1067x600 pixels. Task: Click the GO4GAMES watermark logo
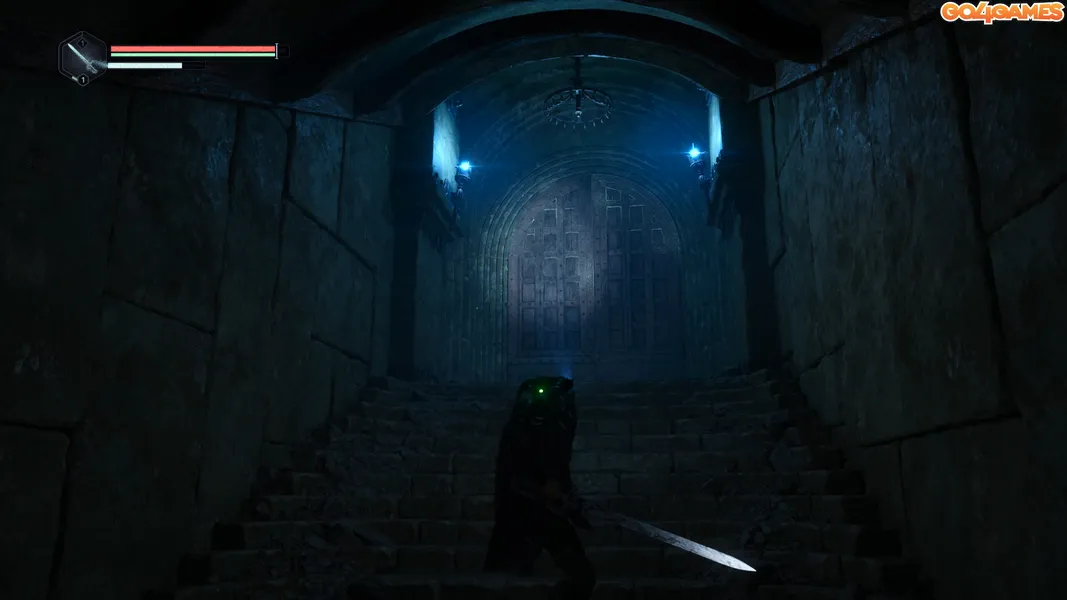coord(1000,12)
